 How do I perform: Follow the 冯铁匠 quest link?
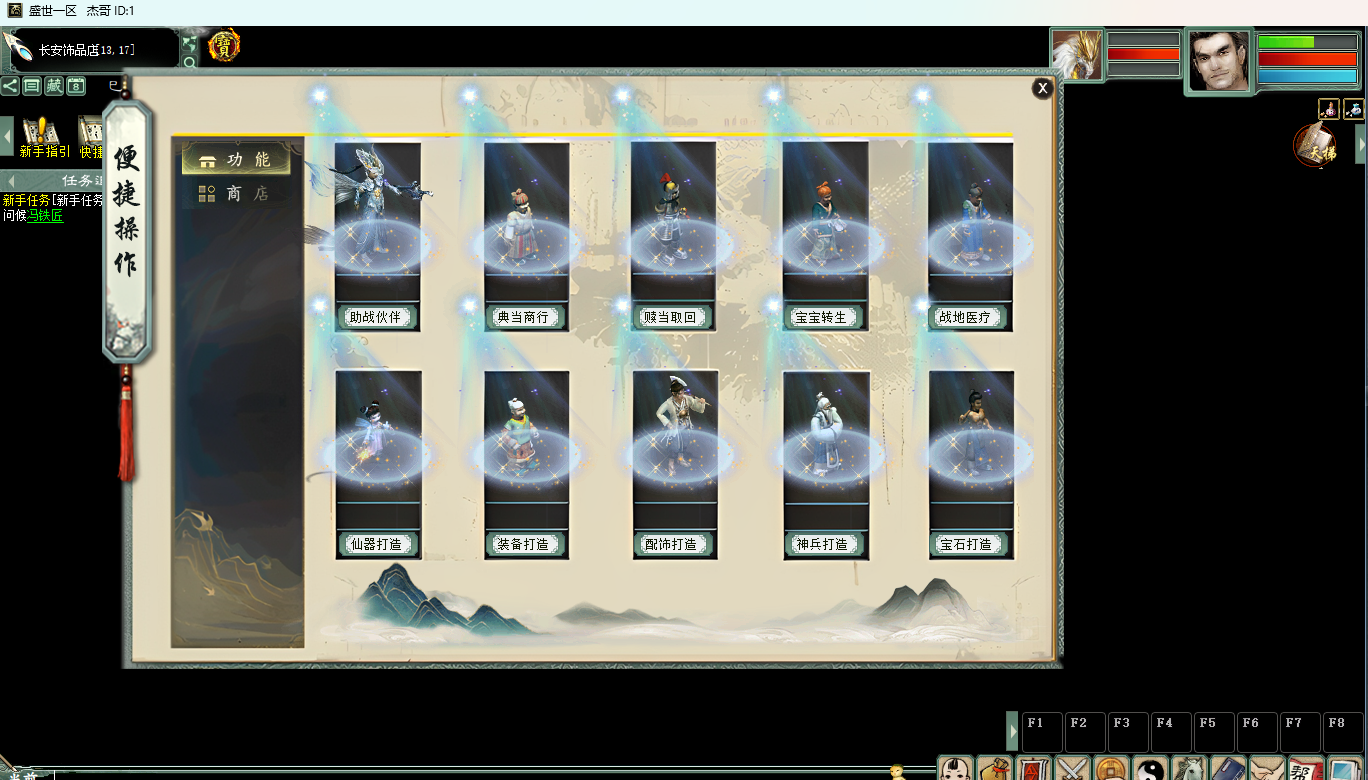(45, 216)
